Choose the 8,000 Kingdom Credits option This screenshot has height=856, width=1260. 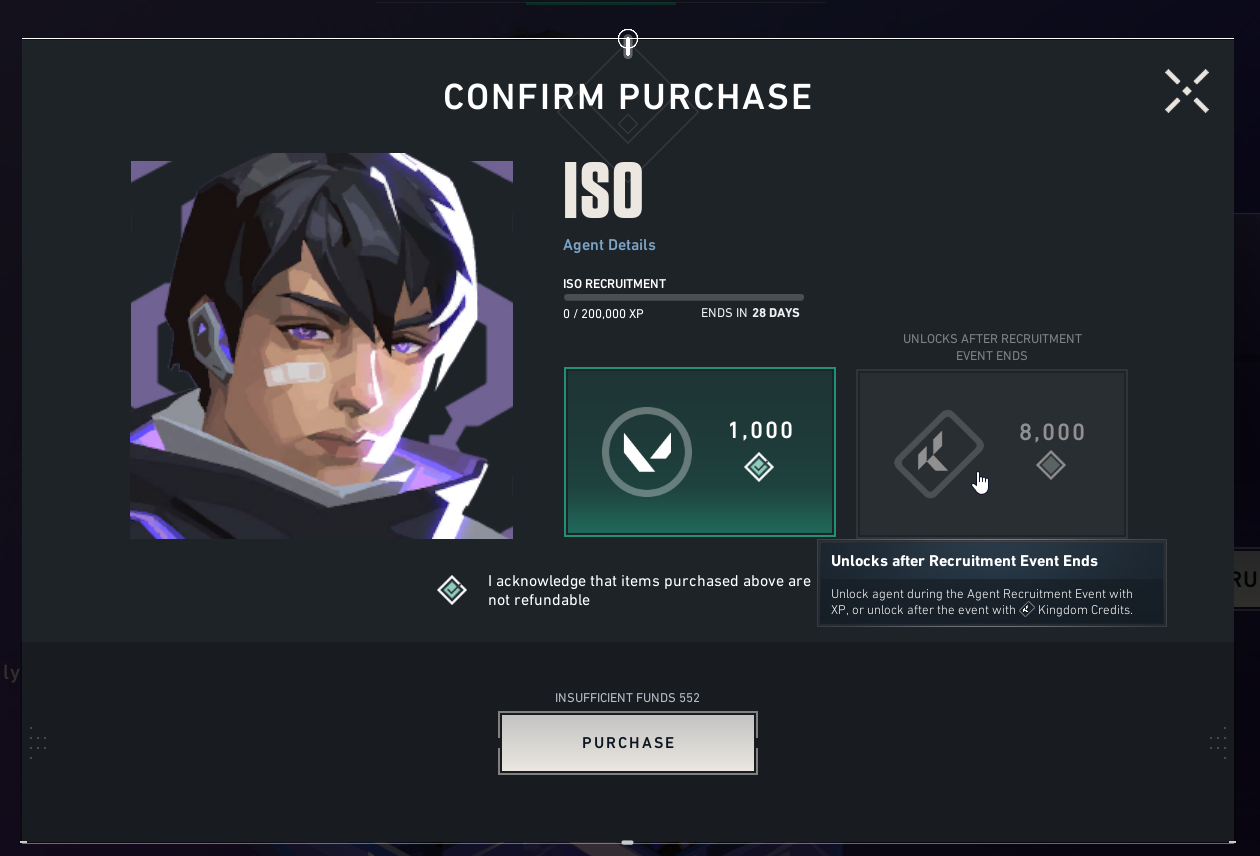coord(991,453)
